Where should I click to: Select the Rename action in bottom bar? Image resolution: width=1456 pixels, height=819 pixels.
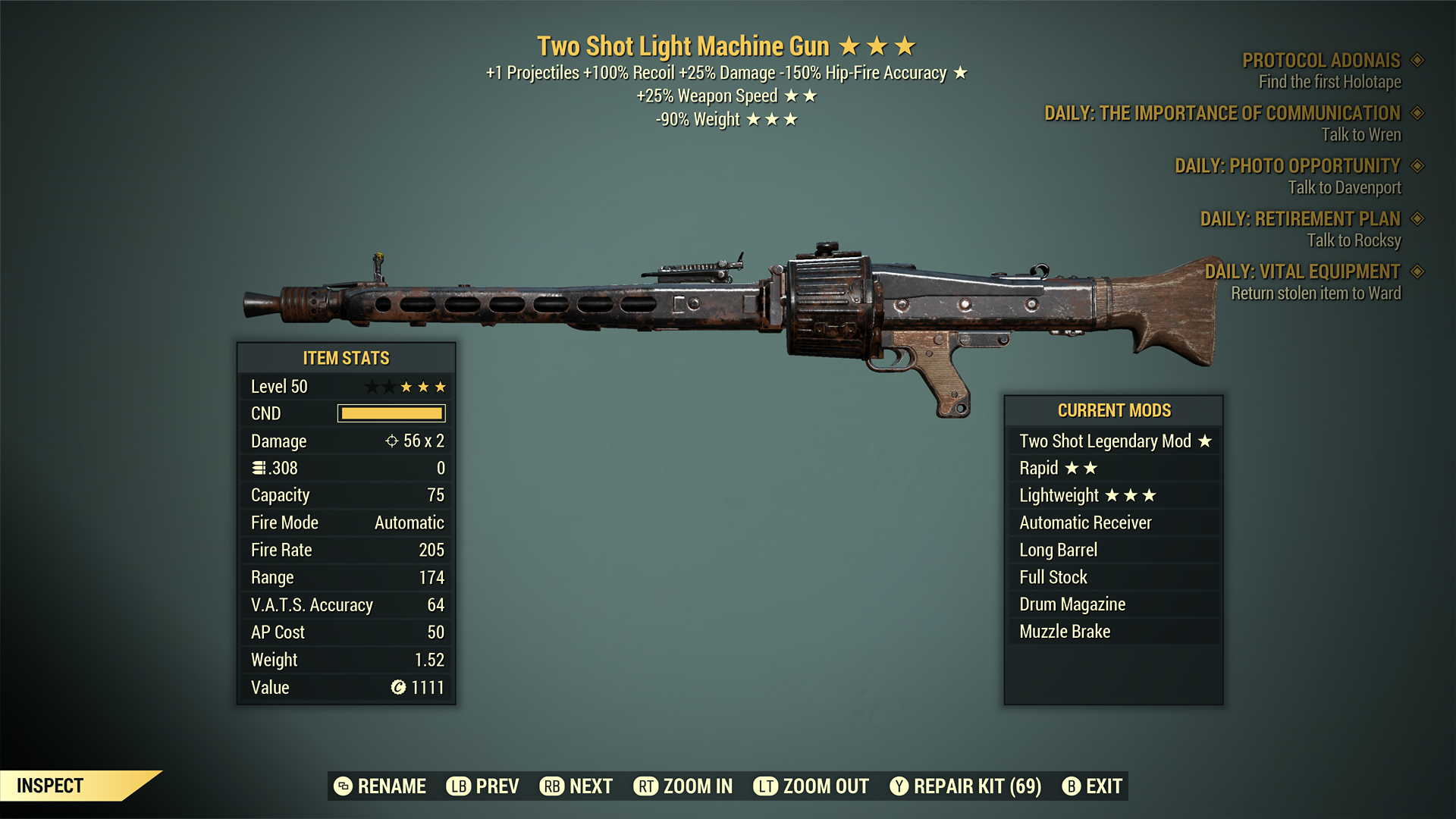point(380,786)
